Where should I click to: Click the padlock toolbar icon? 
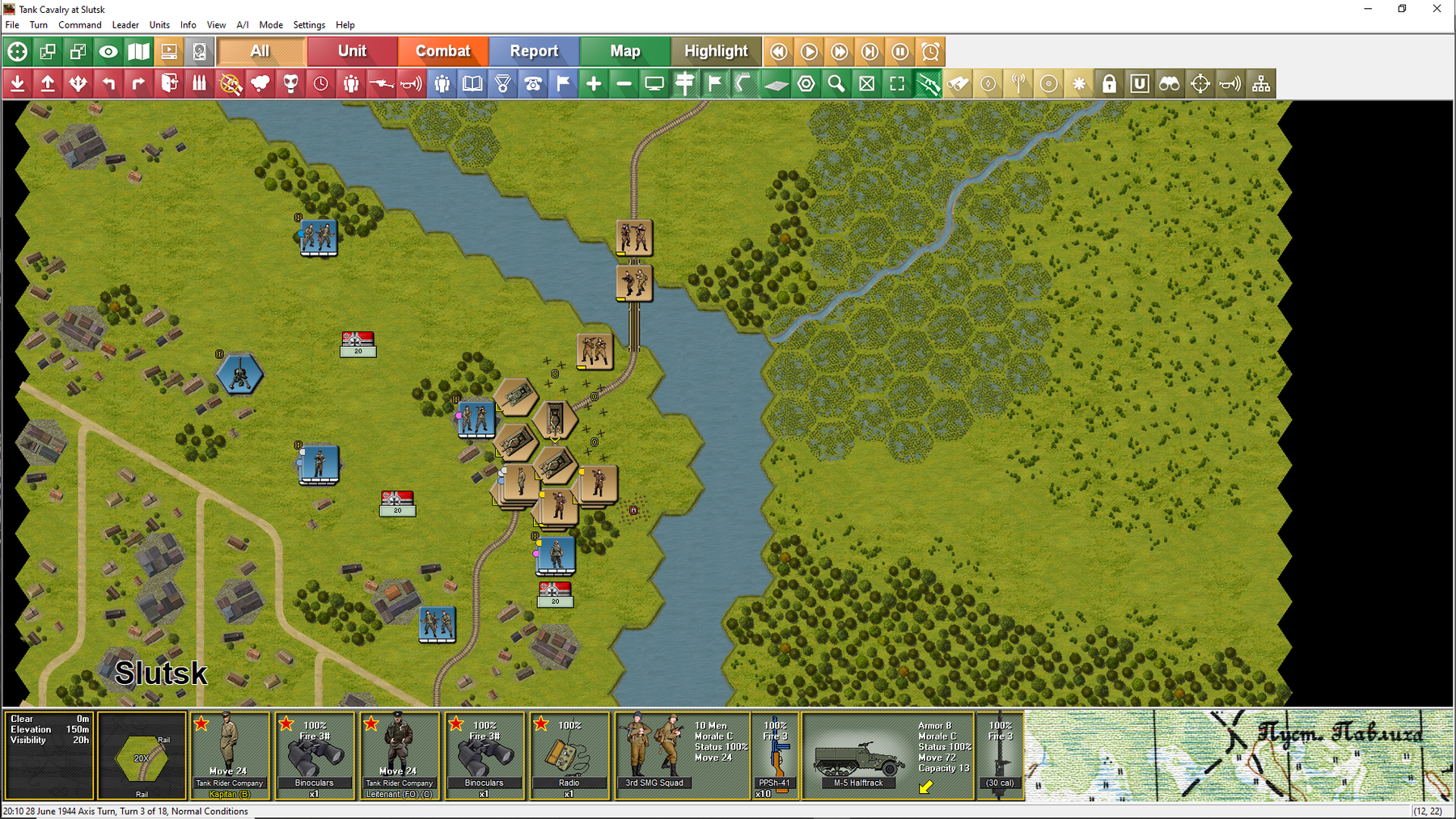coord(1109,83)
